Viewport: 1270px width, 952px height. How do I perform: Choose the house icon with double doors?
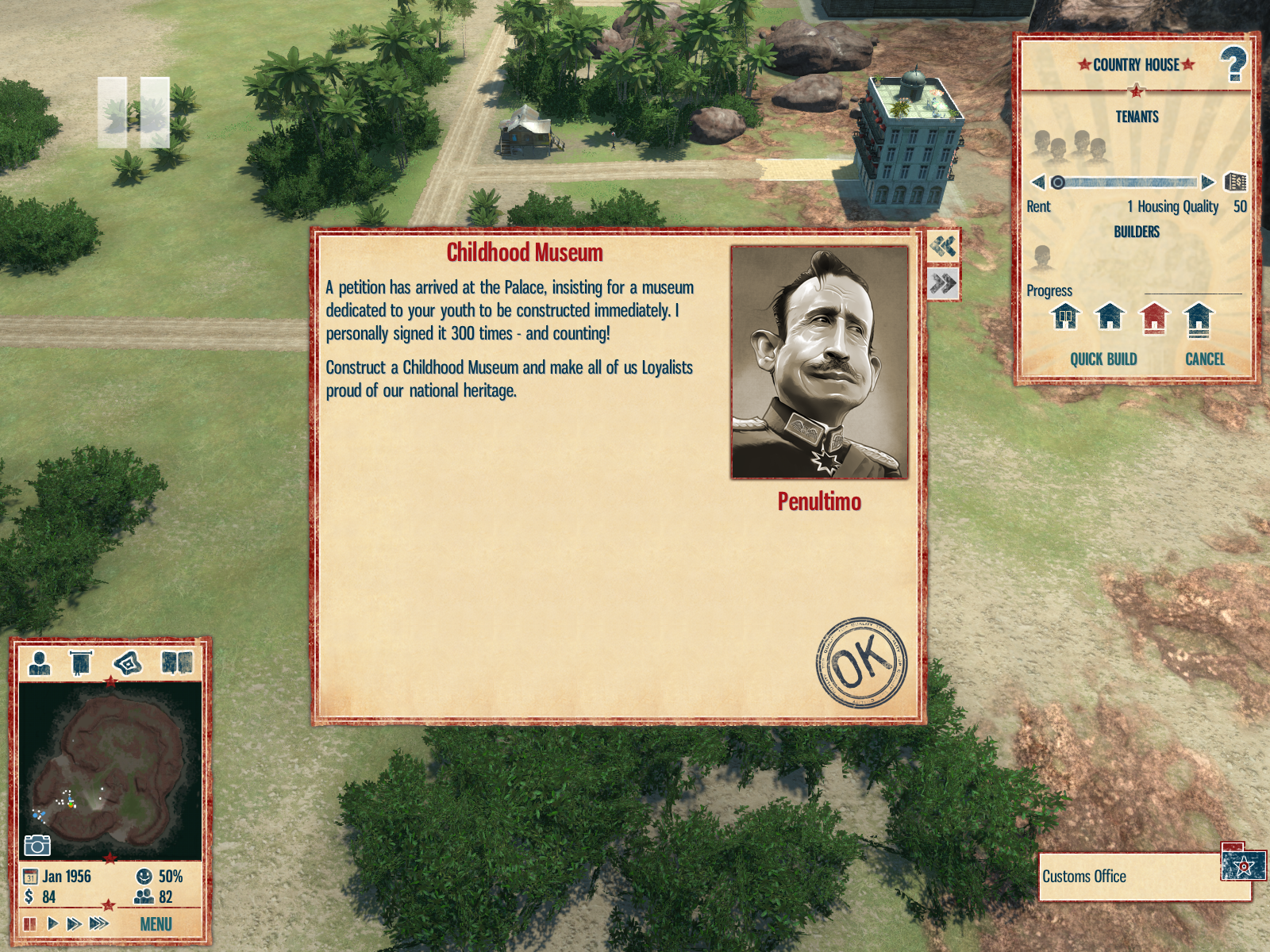tap(1065, 317)
